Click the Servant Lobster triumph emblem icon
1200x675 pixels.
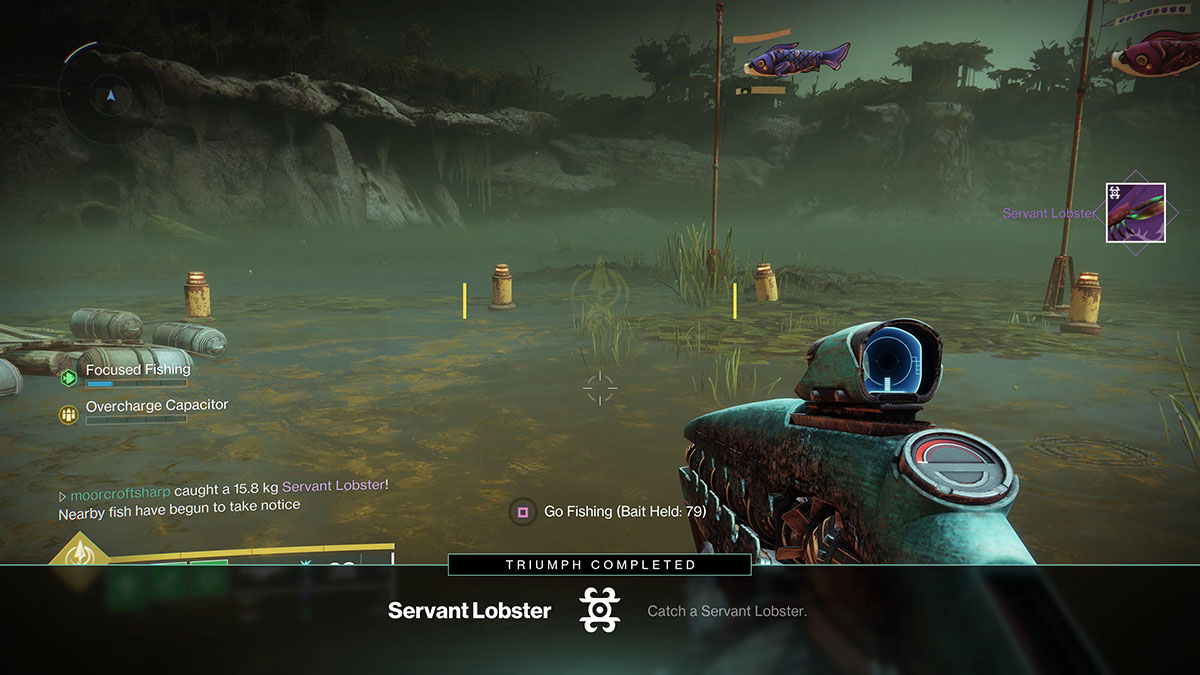(x=600, y=610)
